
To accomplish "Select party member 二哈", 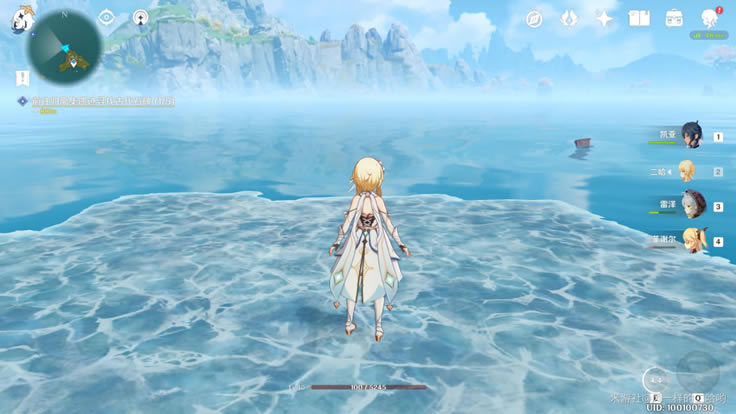I will click(687, 171).
